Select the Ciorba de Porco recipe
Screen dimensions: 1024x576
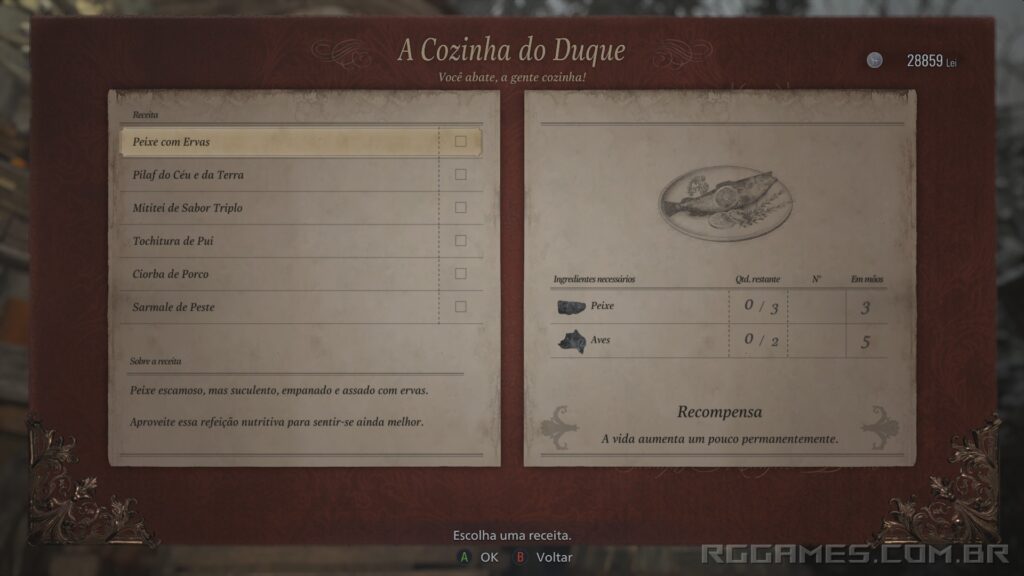[x=280, y=274]
